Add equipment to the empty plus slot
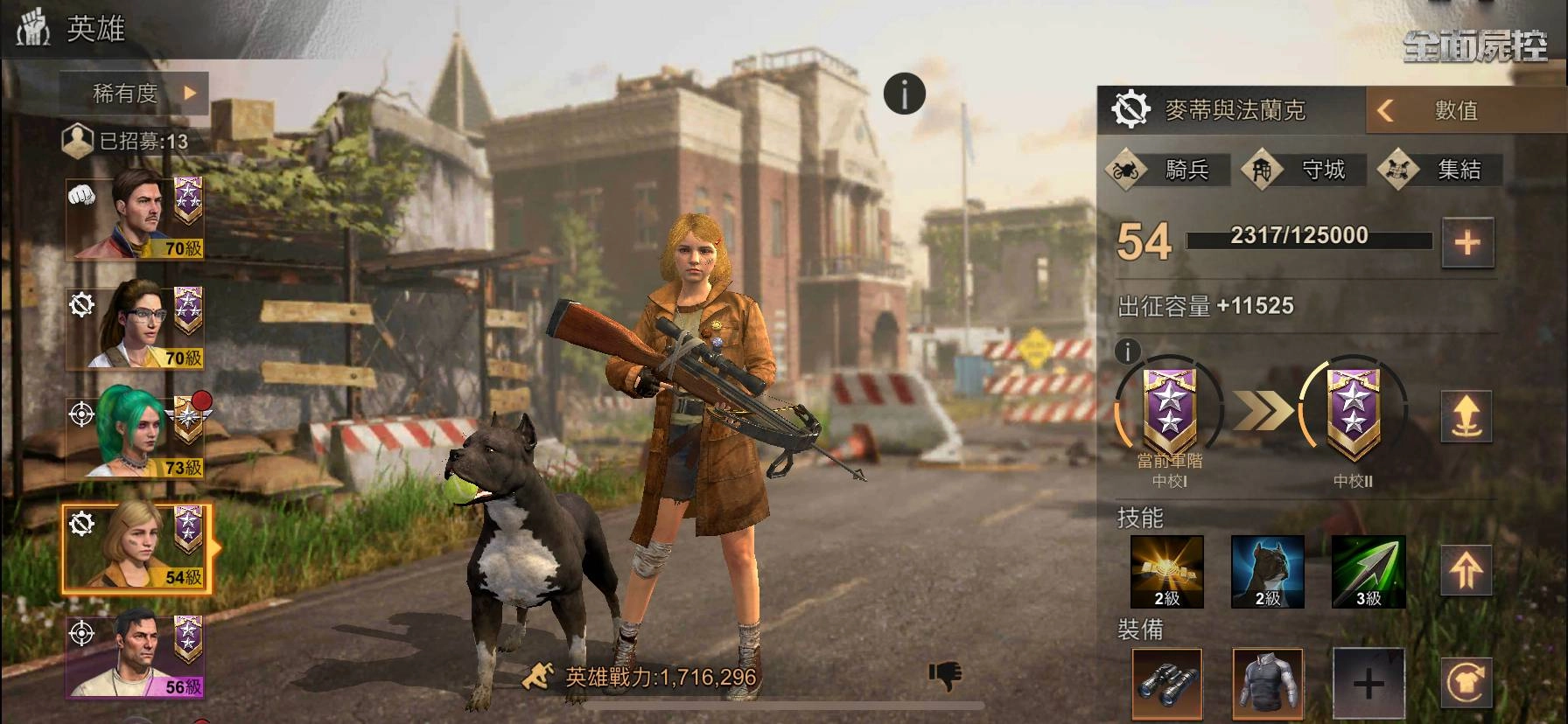This screenshot has height=724, width=1568. coord(1368,685)
